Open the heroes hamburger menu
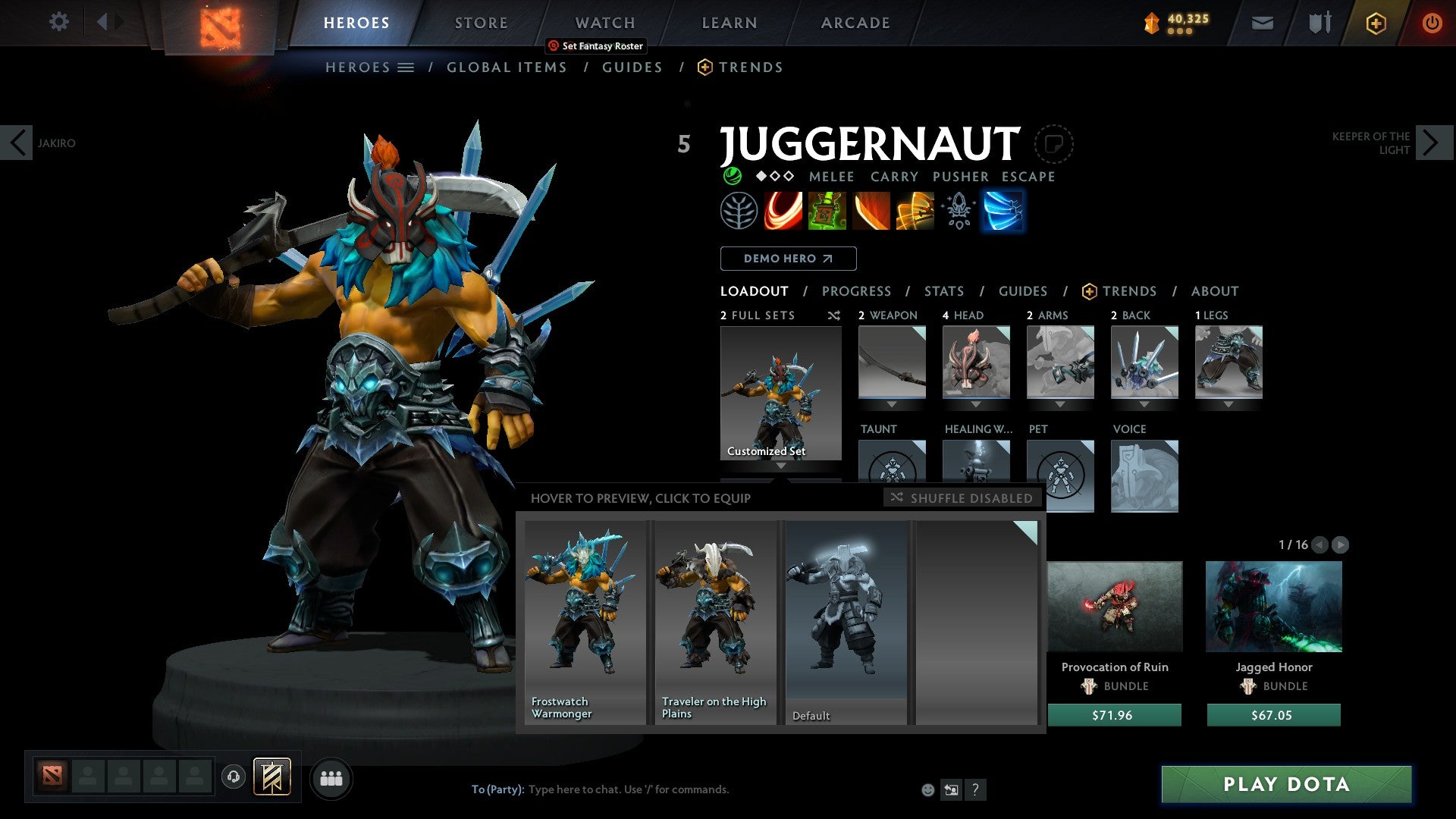The height and width of the screenshot is (819, 1456). [406, 67]
